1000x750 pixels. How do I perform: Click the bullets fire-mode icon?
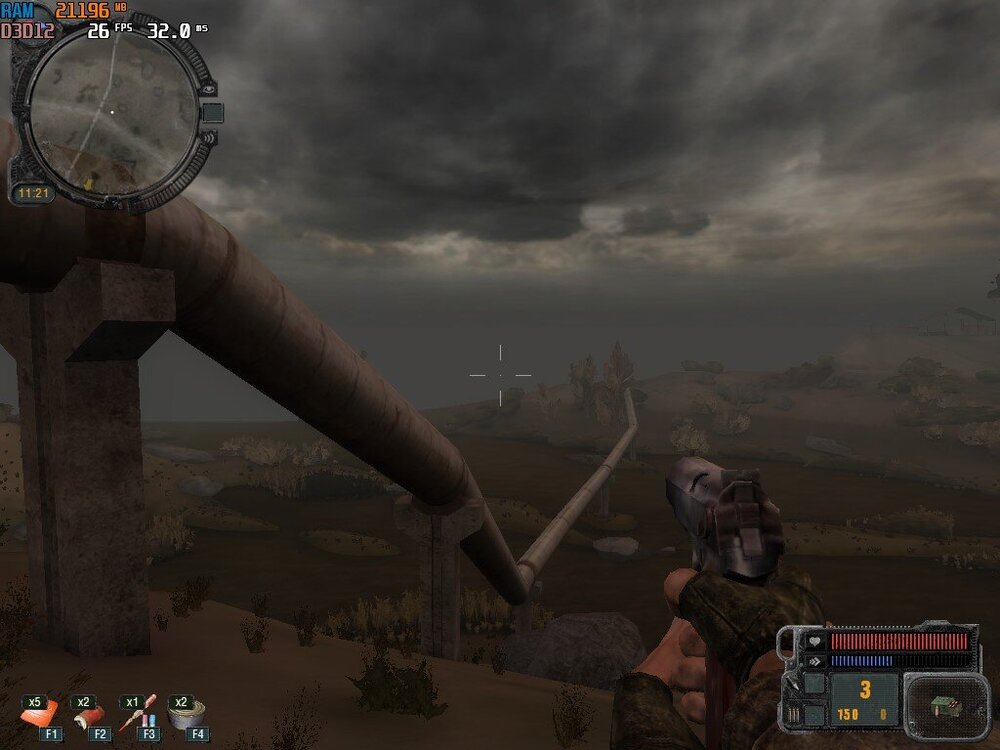pos(794,713)
